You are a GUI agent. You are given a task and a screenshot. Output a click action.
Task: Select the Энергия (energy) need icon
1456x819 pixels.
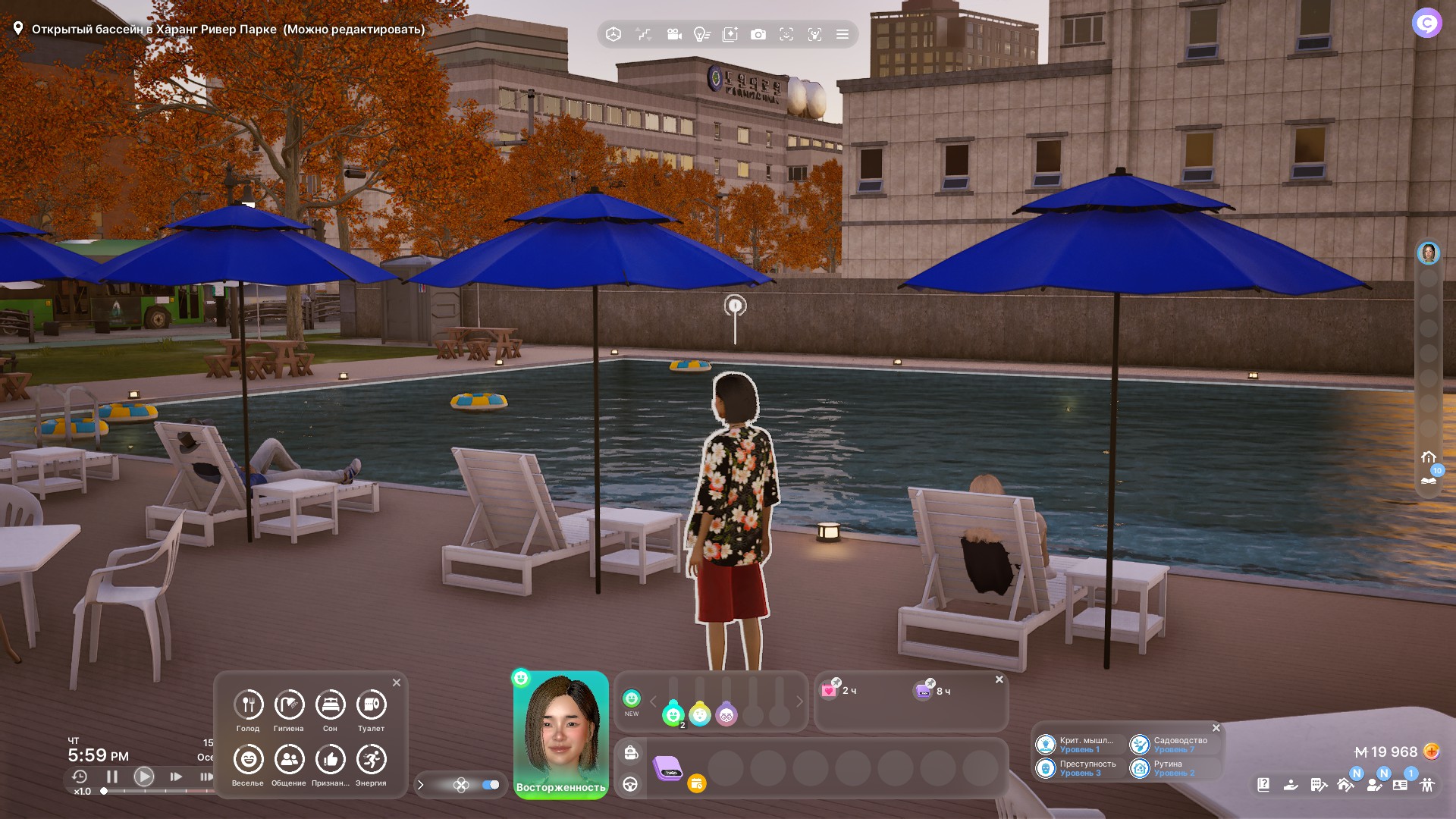click(371, 759)
